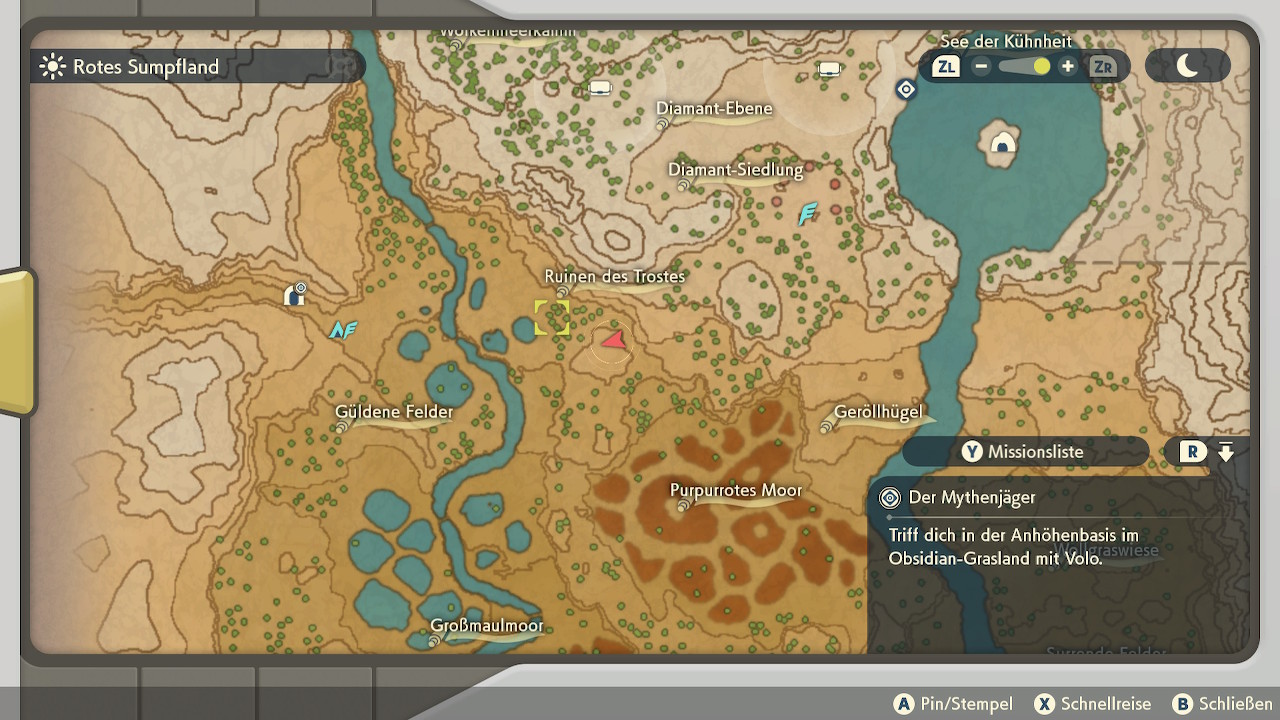
Task: Click the Rotes Sumpfland area header
Action: (145, 67)
